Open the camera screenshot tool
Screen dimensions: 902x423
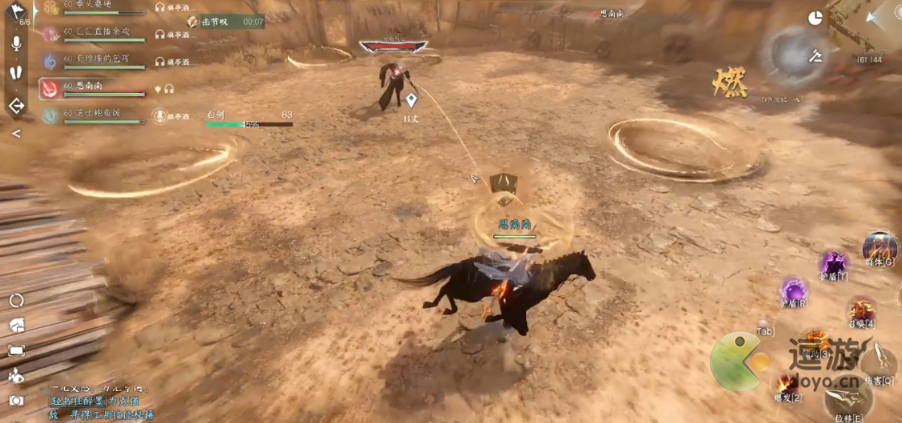(16, 400)
